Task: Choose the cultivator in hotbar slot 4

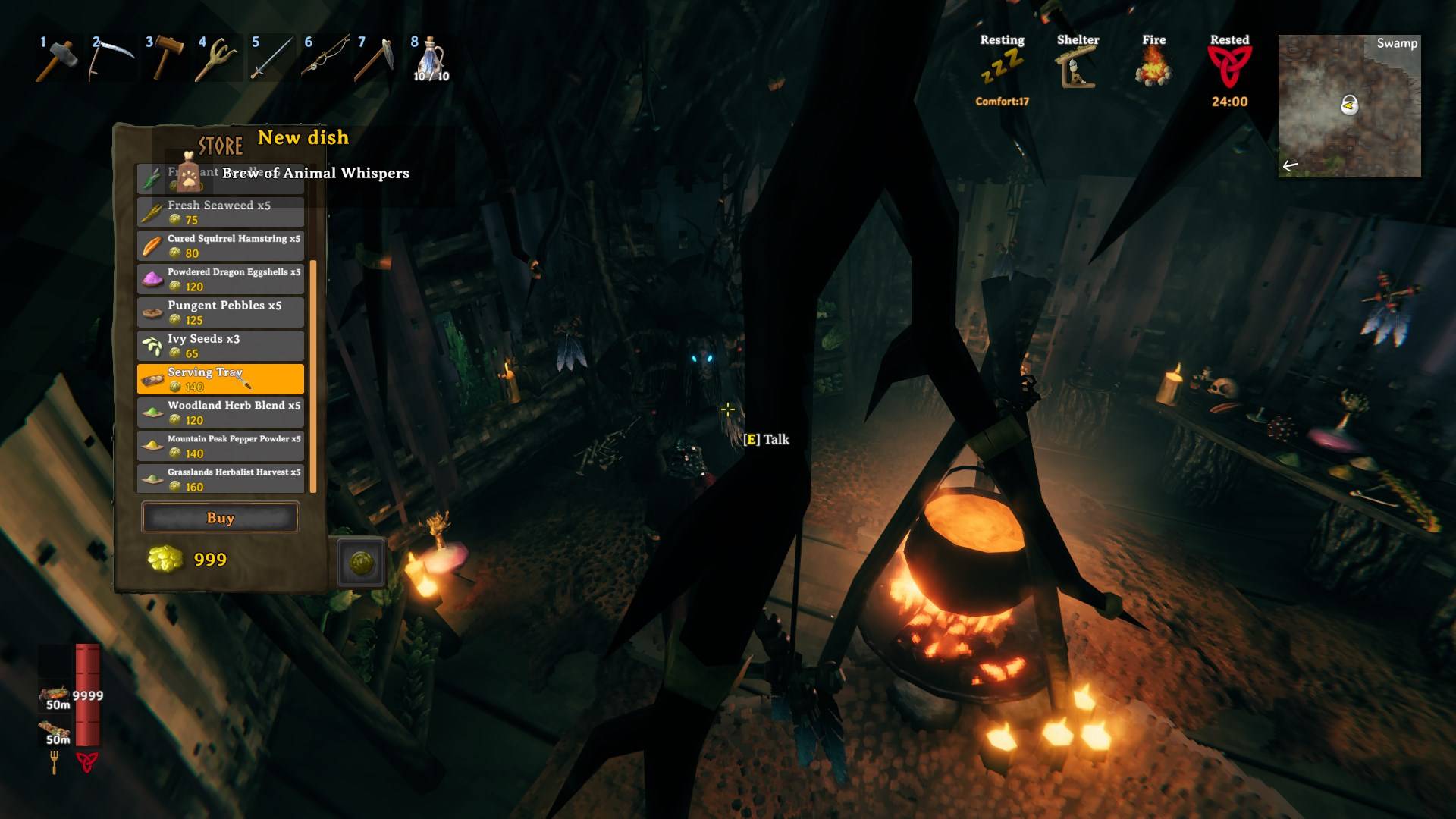Action: 217,58
